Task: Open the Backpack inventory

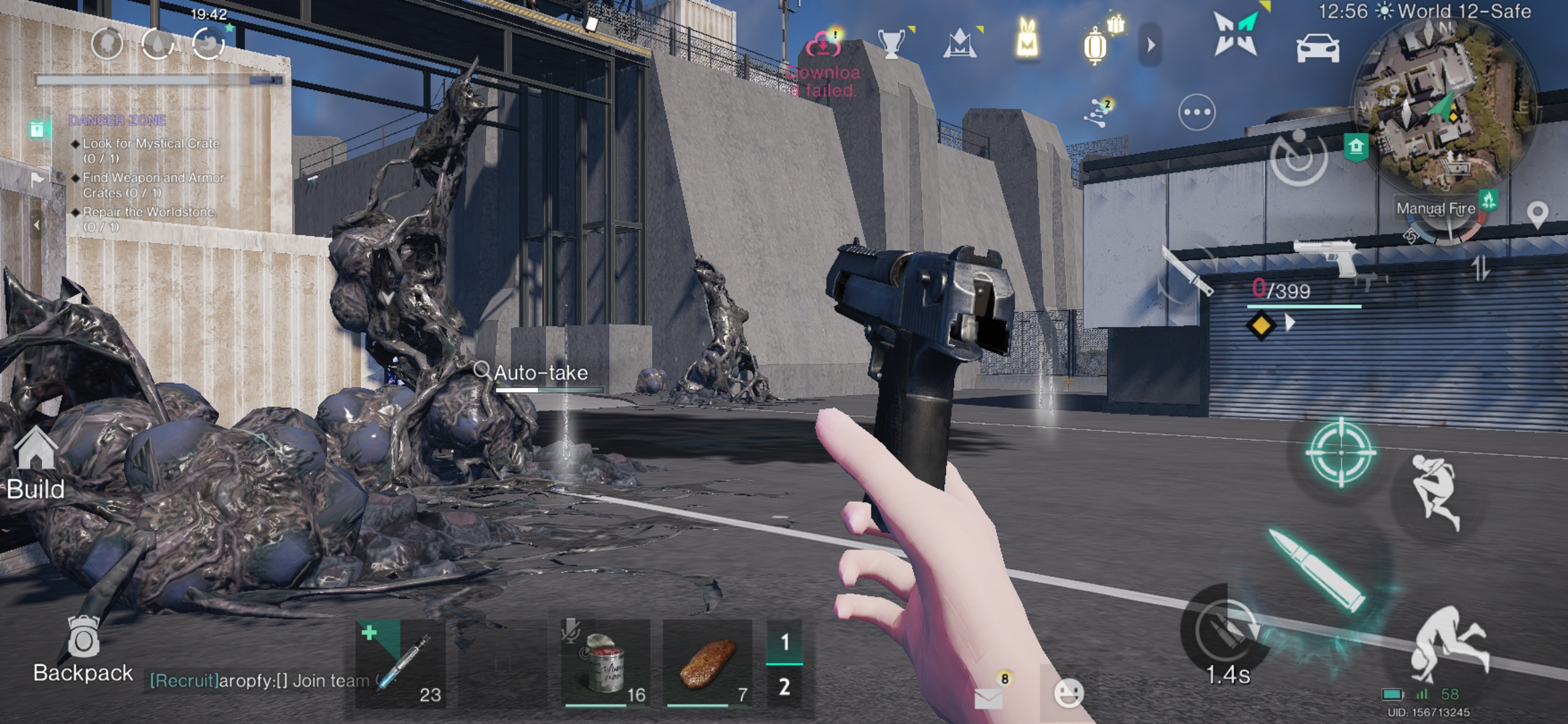Action: pos(82,648)
